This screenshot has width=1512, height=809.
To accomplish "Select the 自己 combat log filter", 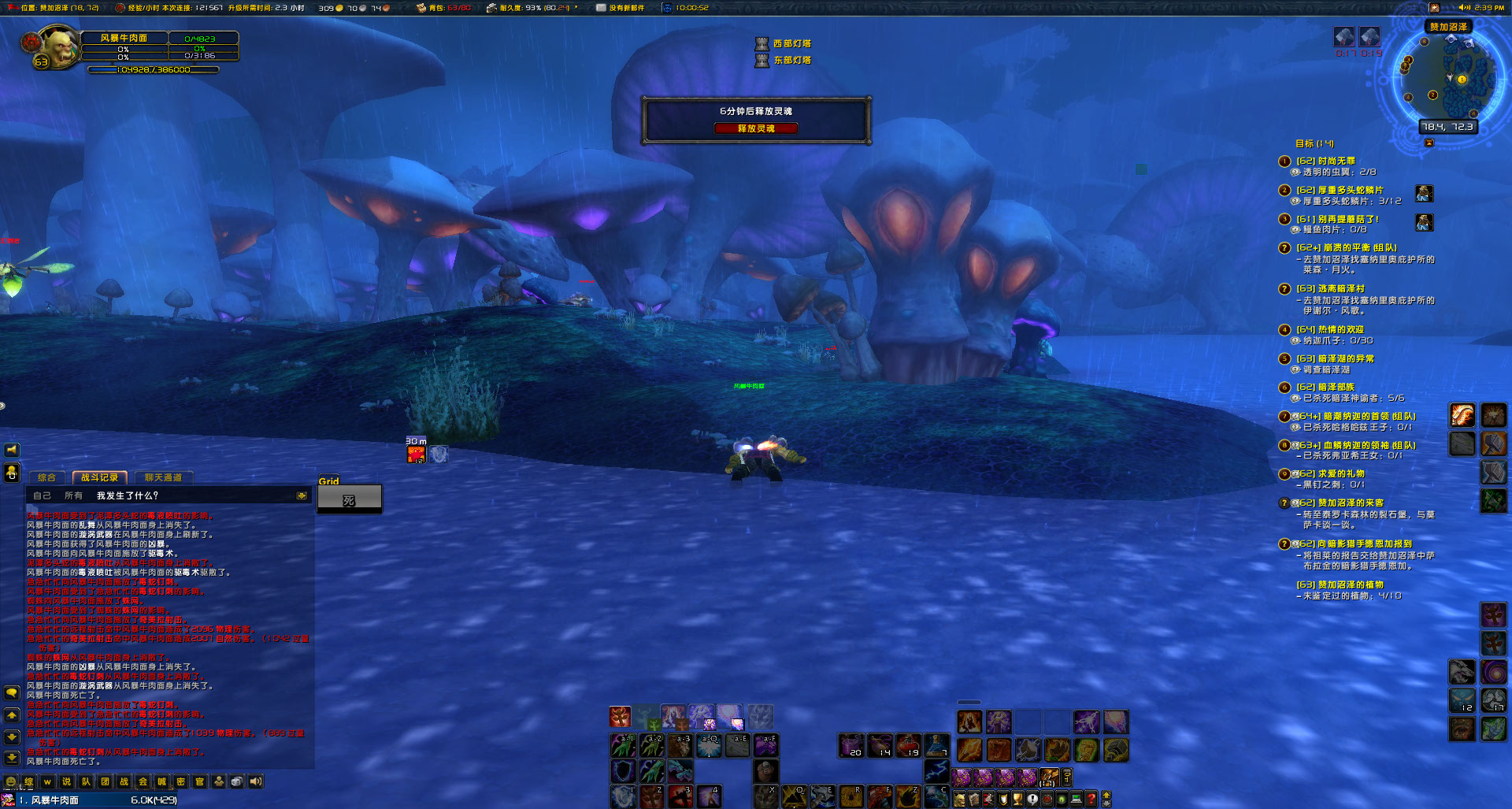I will pos(42,495).
